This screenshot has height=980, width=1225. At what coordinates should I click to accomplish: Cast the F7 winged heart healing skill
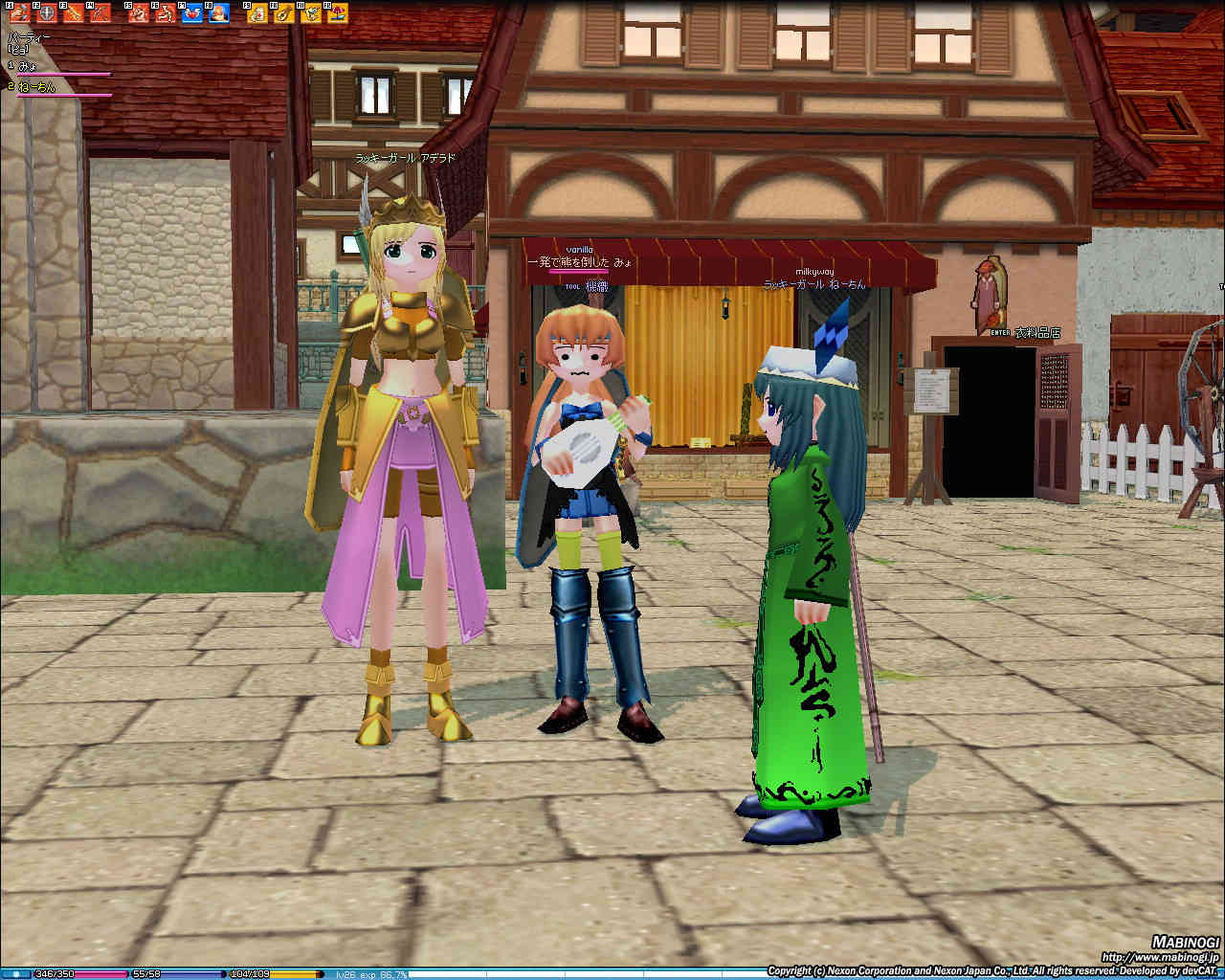pos(191,13)
